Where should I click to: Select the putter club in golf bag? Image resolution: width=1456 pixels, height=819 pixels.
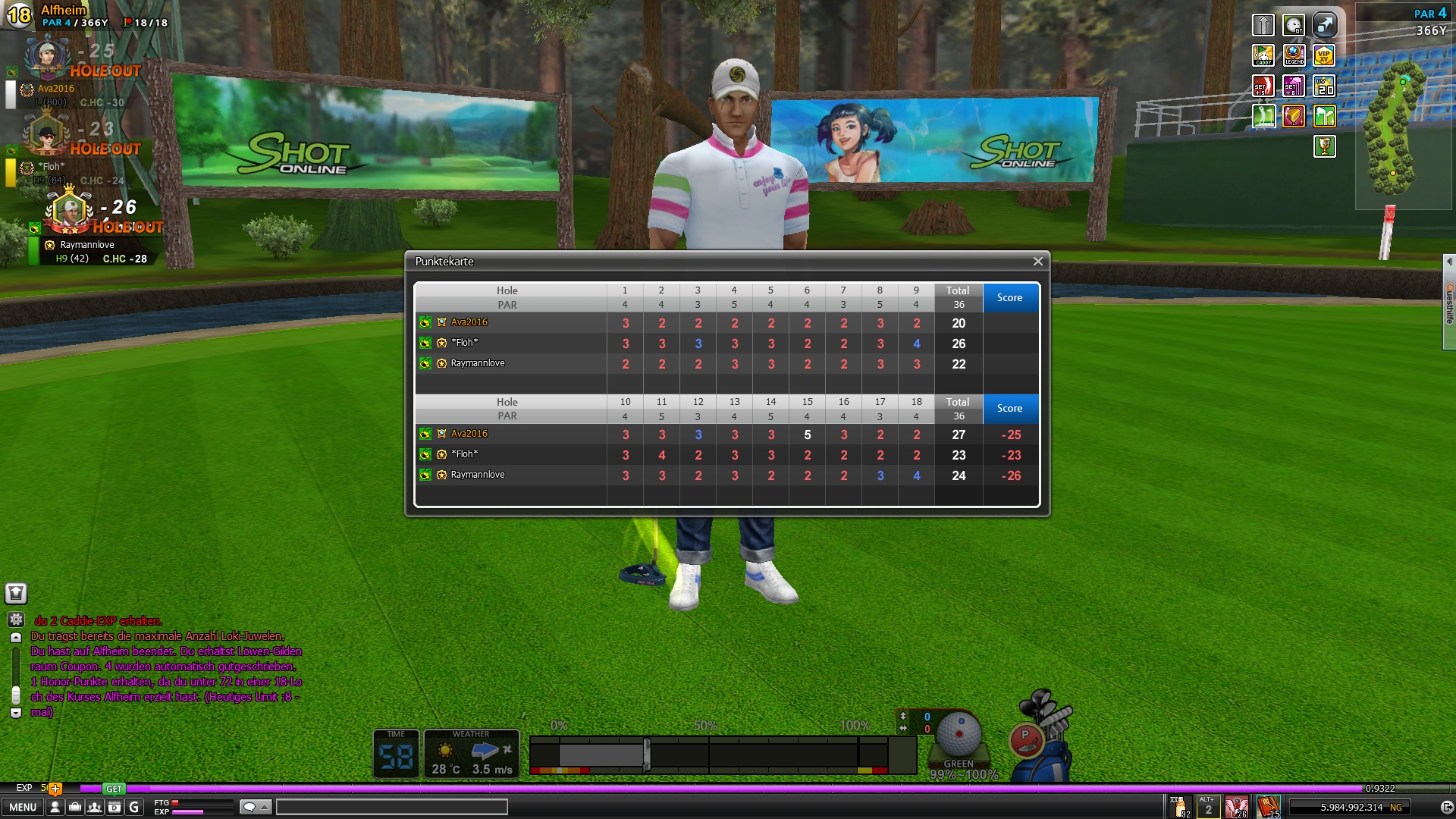click(x=1026, y=738)
